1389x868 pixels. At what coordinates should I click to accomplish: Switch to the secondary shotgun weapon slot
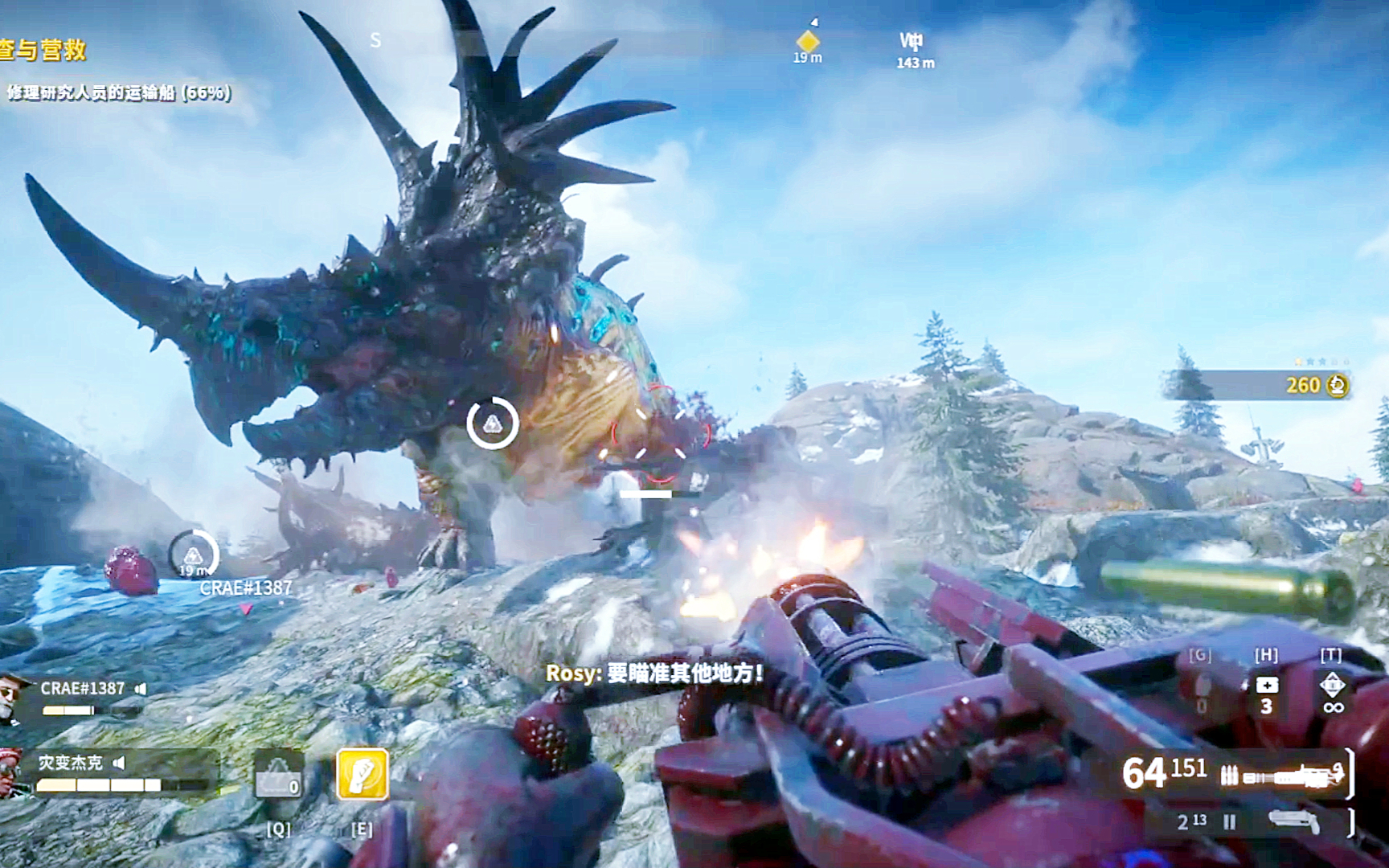pyautogui.click(x=1293, y=821)
